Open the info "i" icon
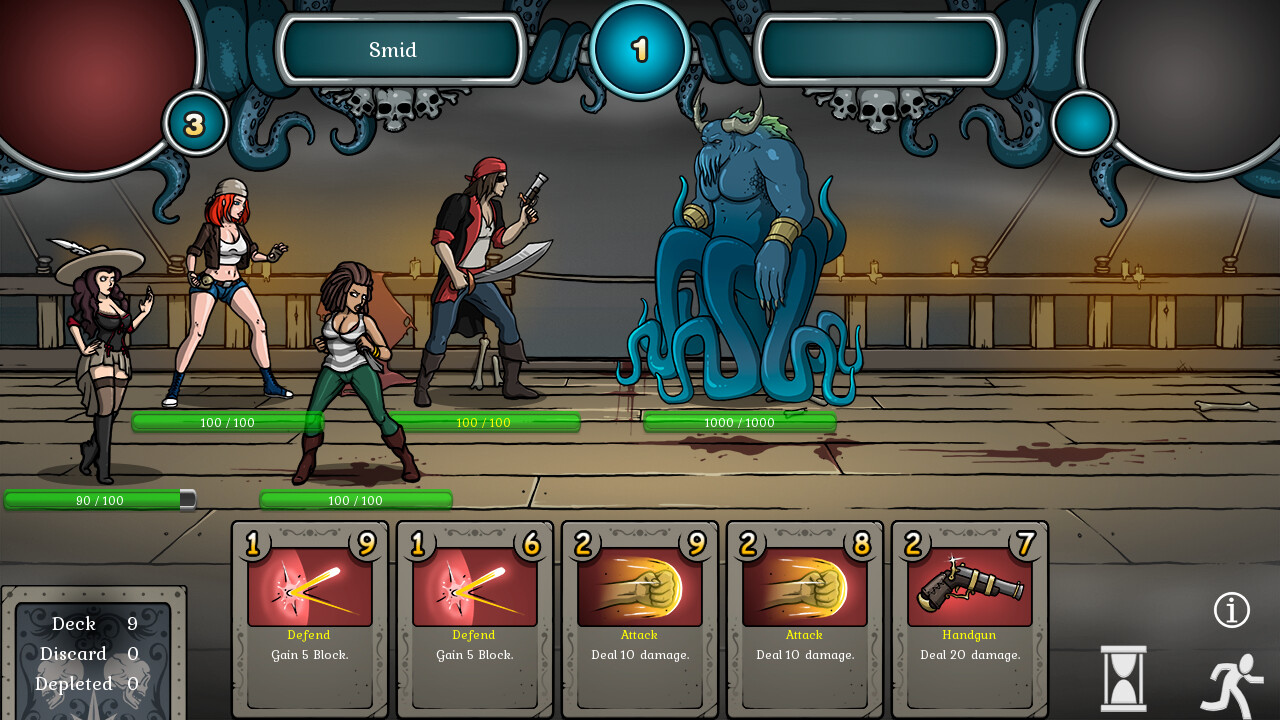 click(1232, 609)
